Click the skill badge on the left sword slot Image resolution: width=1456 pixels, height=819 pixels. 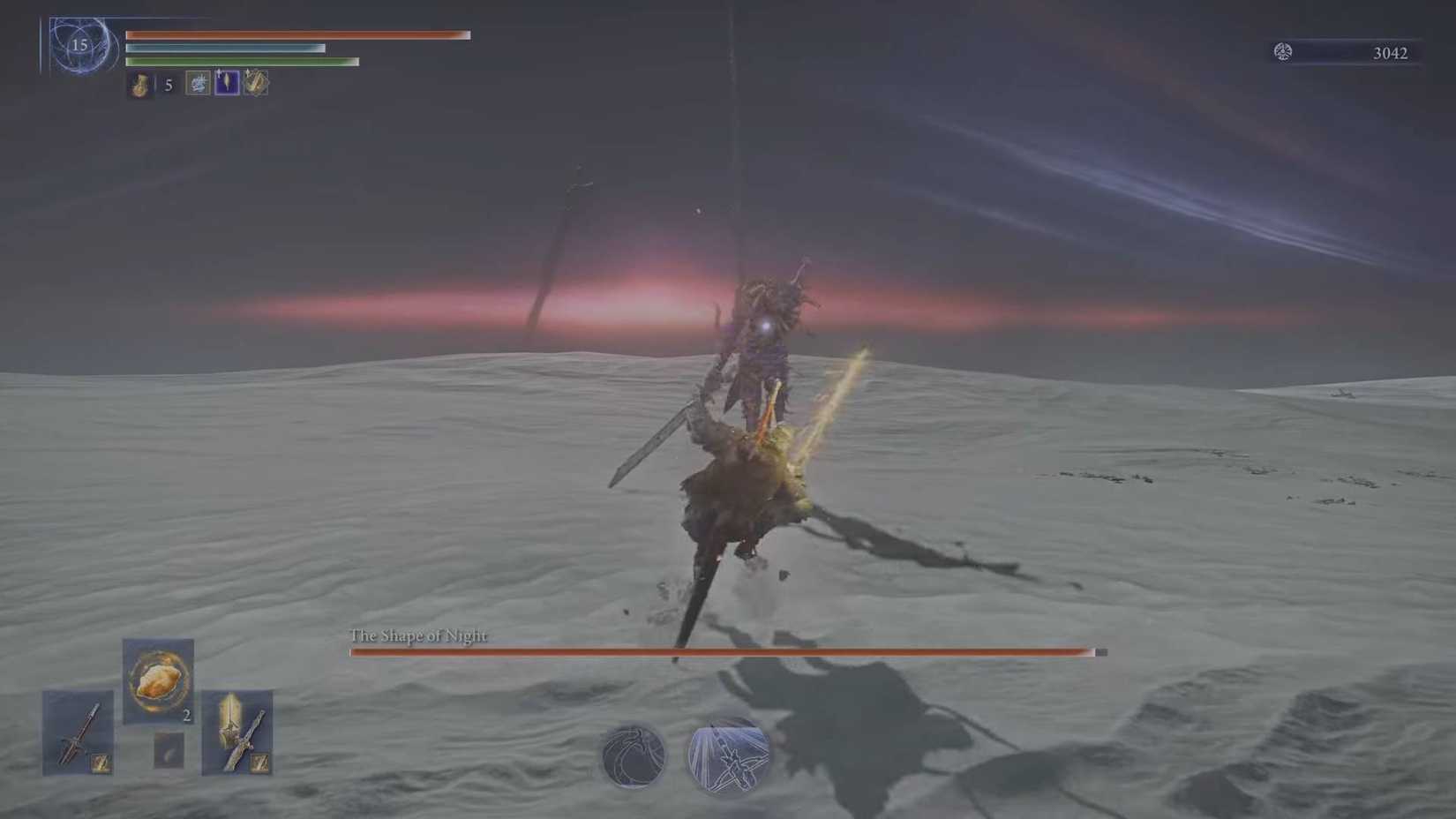[101, 763]
